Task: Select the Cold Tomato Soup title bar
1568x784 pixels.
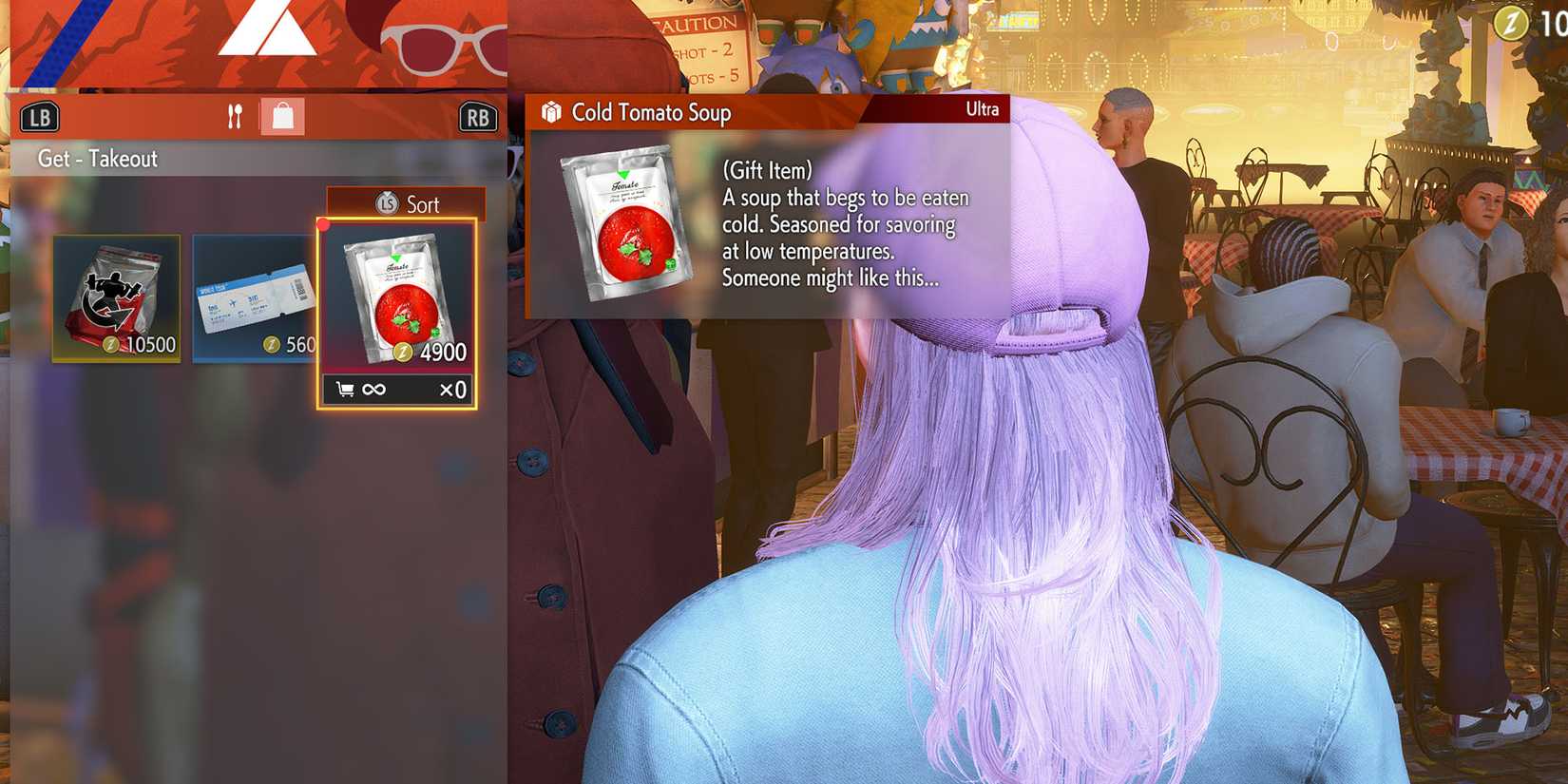Action: (x=650, y=112)
